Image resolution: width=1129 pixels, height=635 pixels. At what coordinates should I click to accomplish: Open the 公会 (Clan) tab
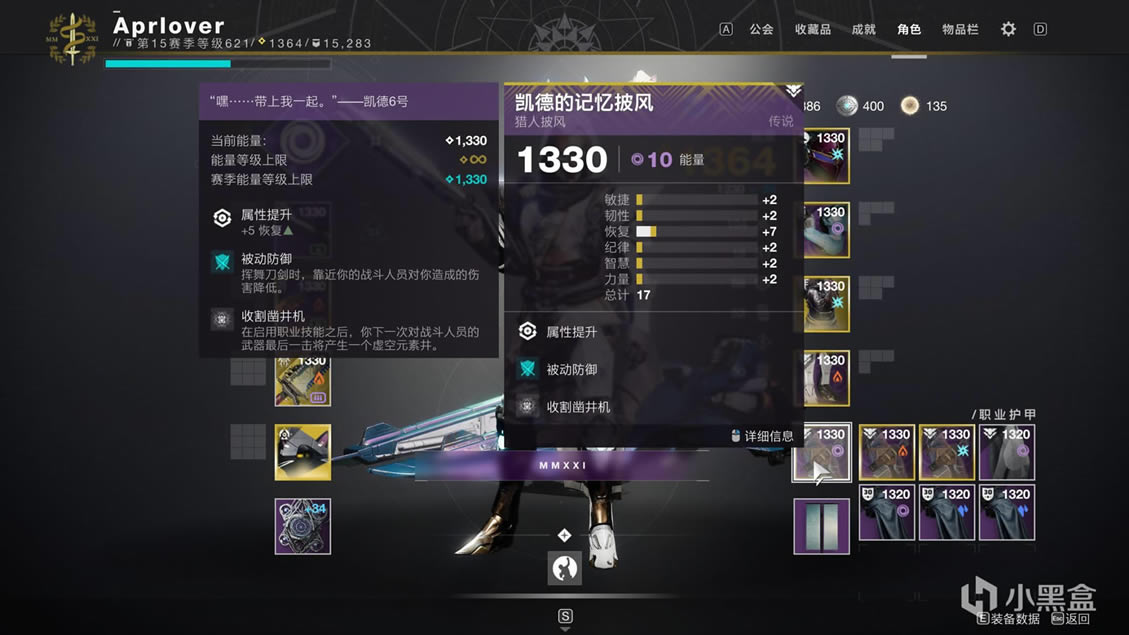pyautogui.click(x=761, y=29)
